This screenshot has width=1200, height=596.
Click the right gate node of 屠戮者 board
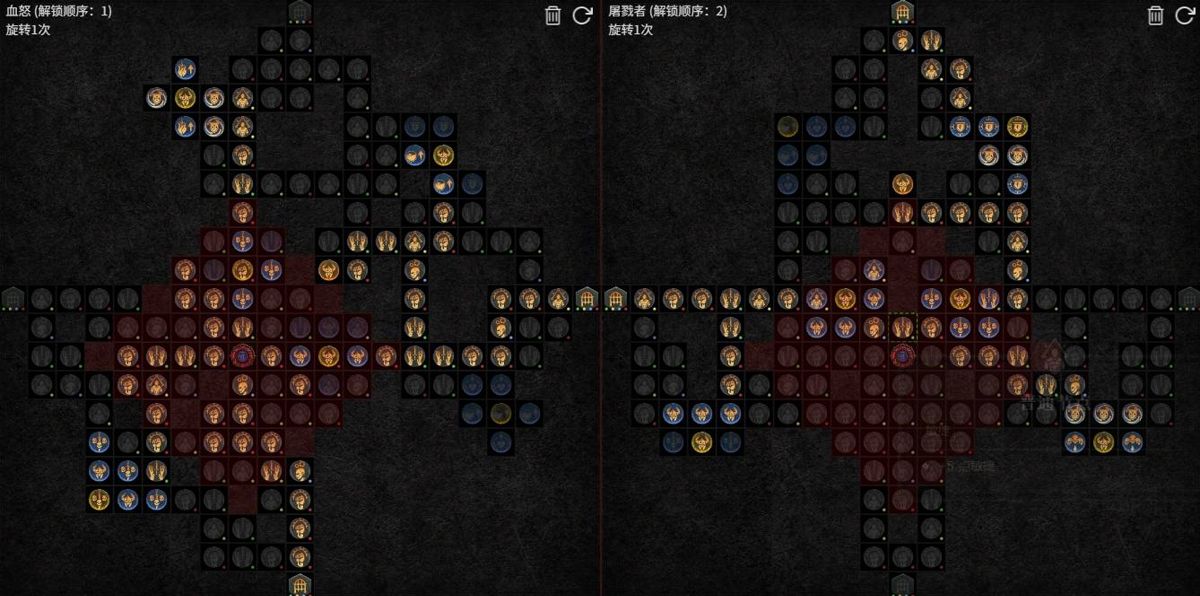point(1188,298)
